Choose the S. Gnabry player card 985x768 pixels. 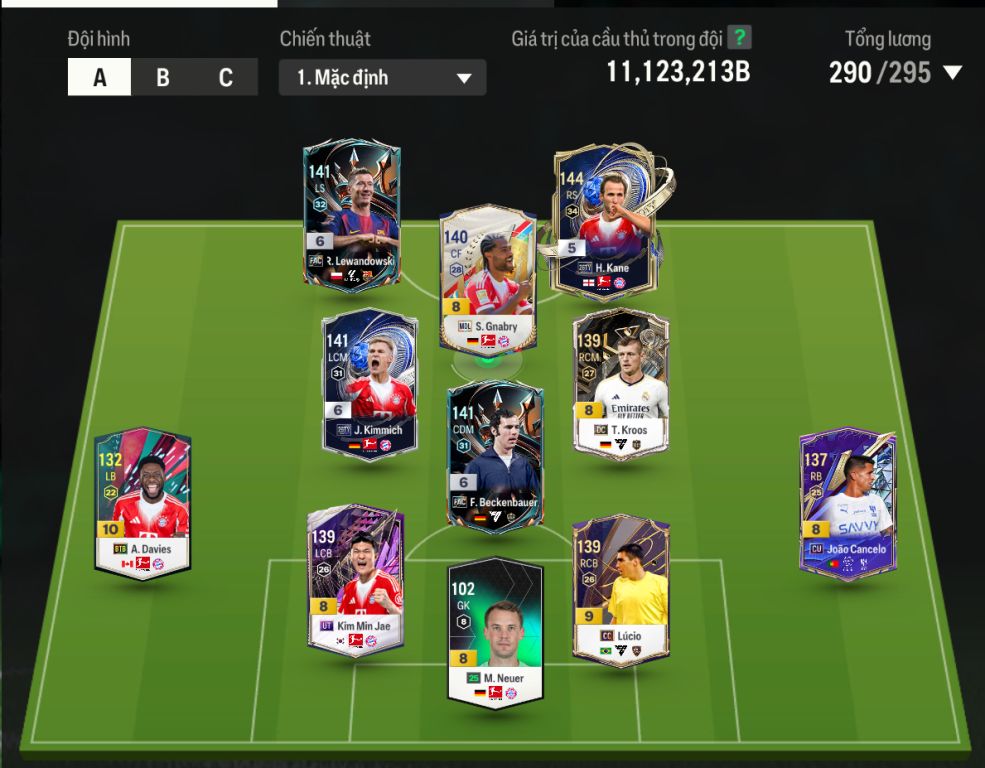point(487,278)
